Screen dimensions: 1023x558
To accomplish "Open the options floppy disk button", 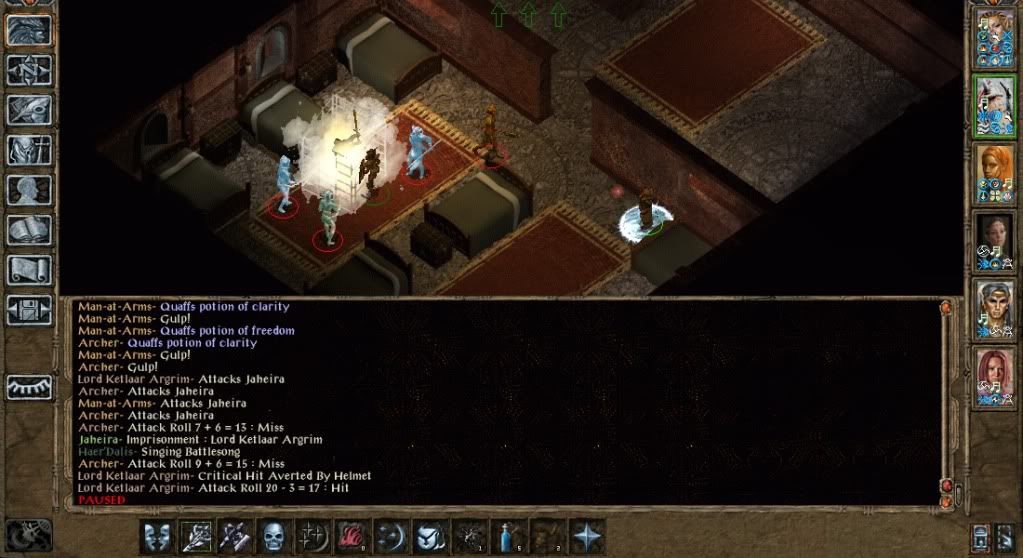I will [29, 309].
